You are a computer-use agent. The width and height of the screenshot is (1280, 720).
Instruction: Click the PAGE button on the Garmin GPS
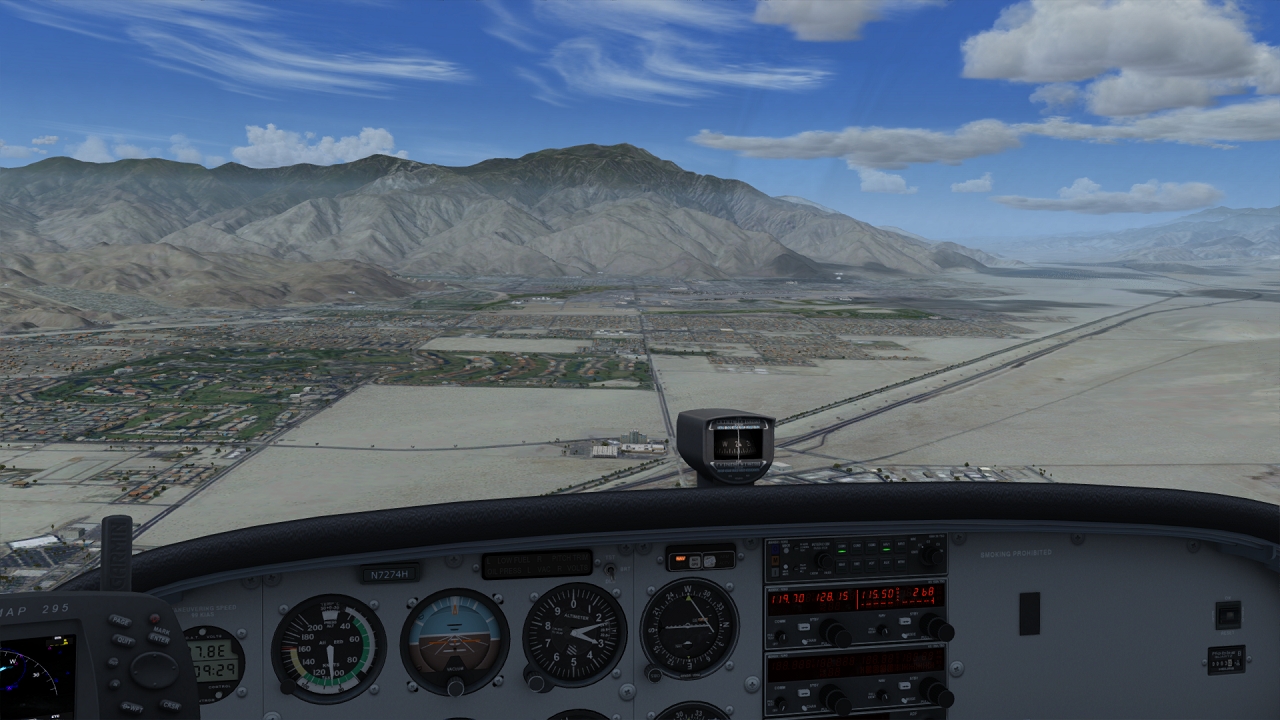(x=121, y=621)
